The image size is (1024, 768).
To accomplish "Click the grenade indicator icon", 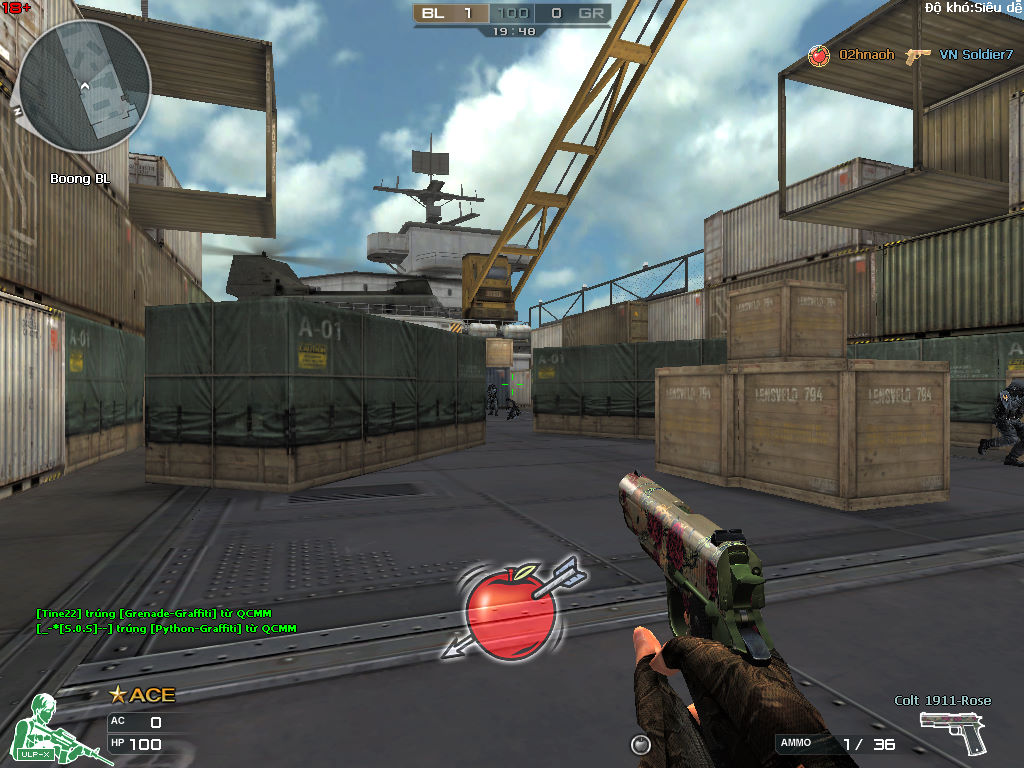I will coord(641,744).
